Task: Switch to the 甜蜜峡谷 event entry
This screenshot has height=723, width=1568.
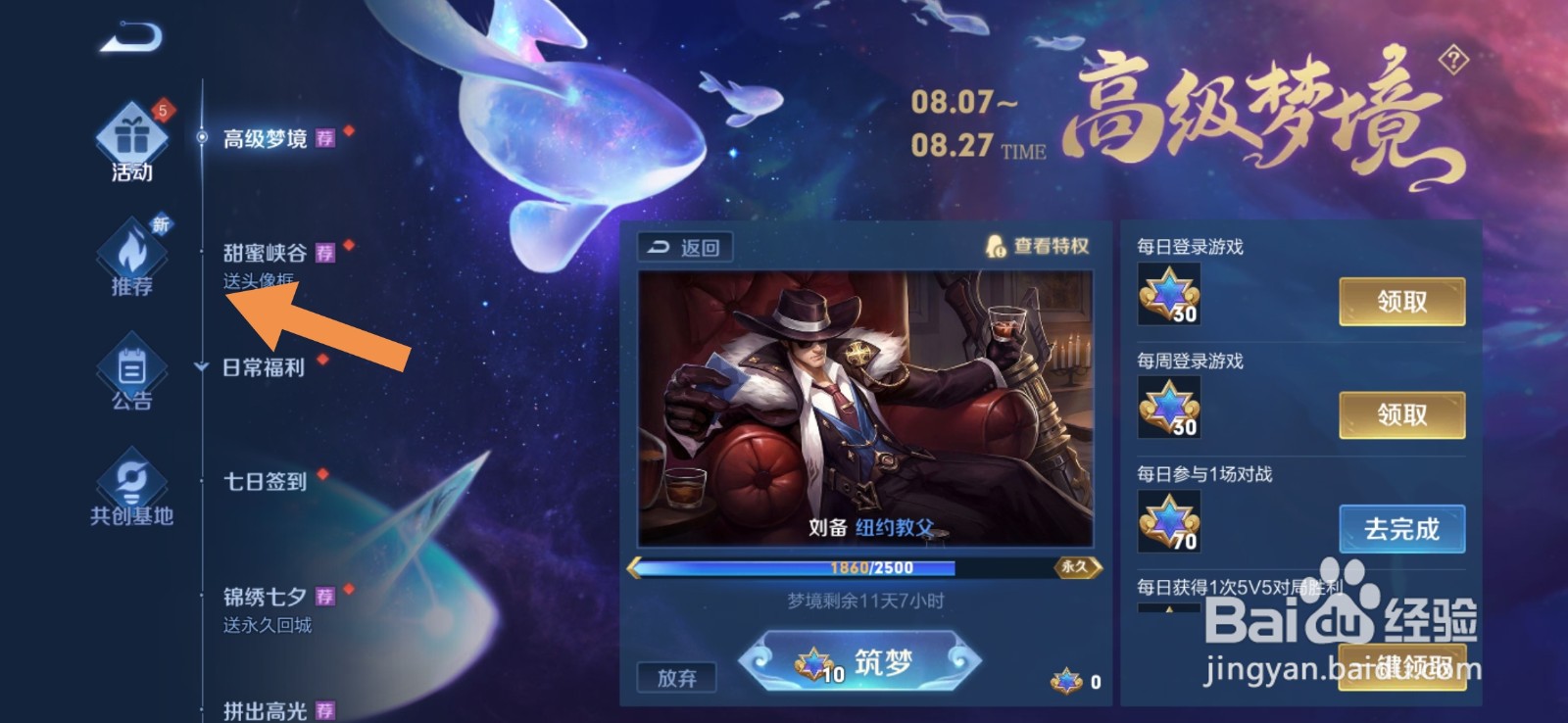Action: coord(263,252)
